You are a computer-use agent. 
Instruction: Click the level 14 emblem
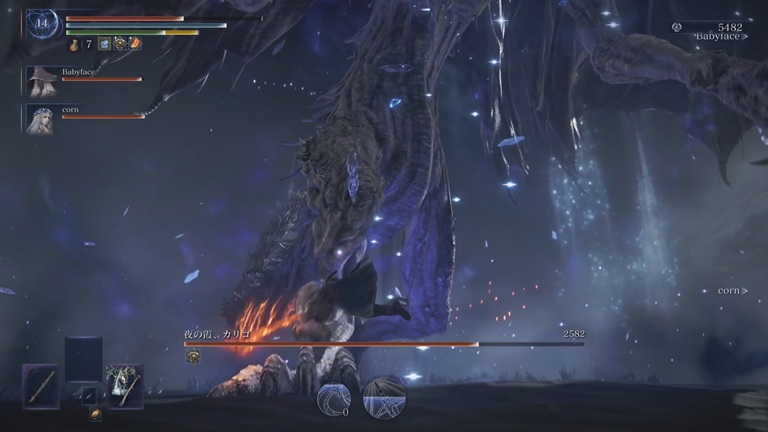click(43, 23)
